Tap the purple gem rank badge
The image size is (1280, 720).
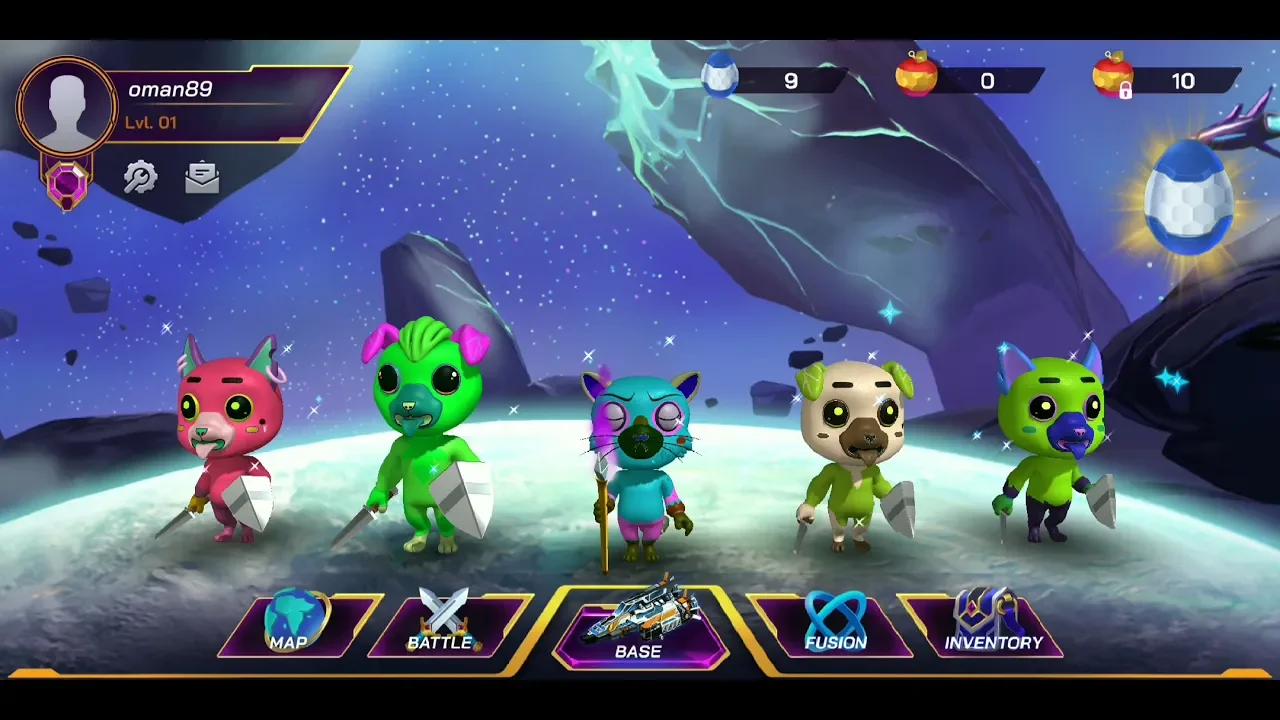pyautogui.click(x=67, y=184)
